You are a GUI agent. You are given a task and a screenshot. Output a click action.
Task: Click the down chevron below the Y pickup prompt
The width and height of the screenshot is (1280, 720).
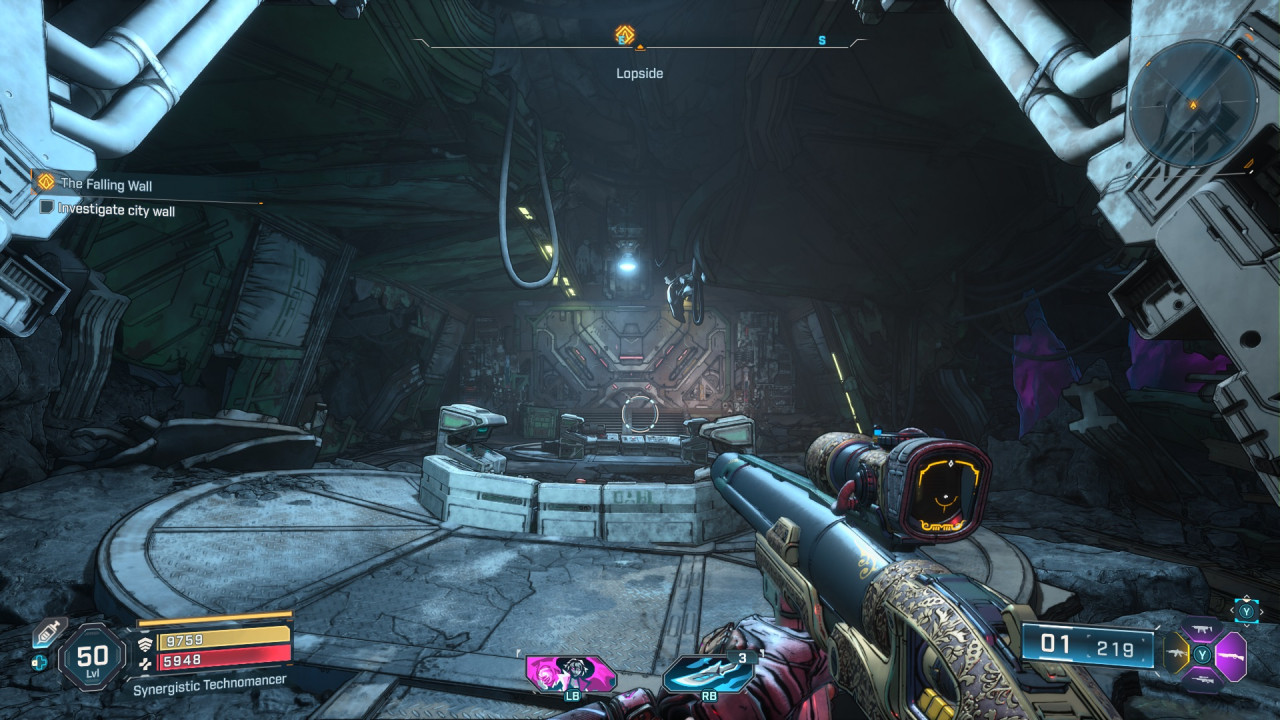pyautogui.click(x=1246, y=625)
